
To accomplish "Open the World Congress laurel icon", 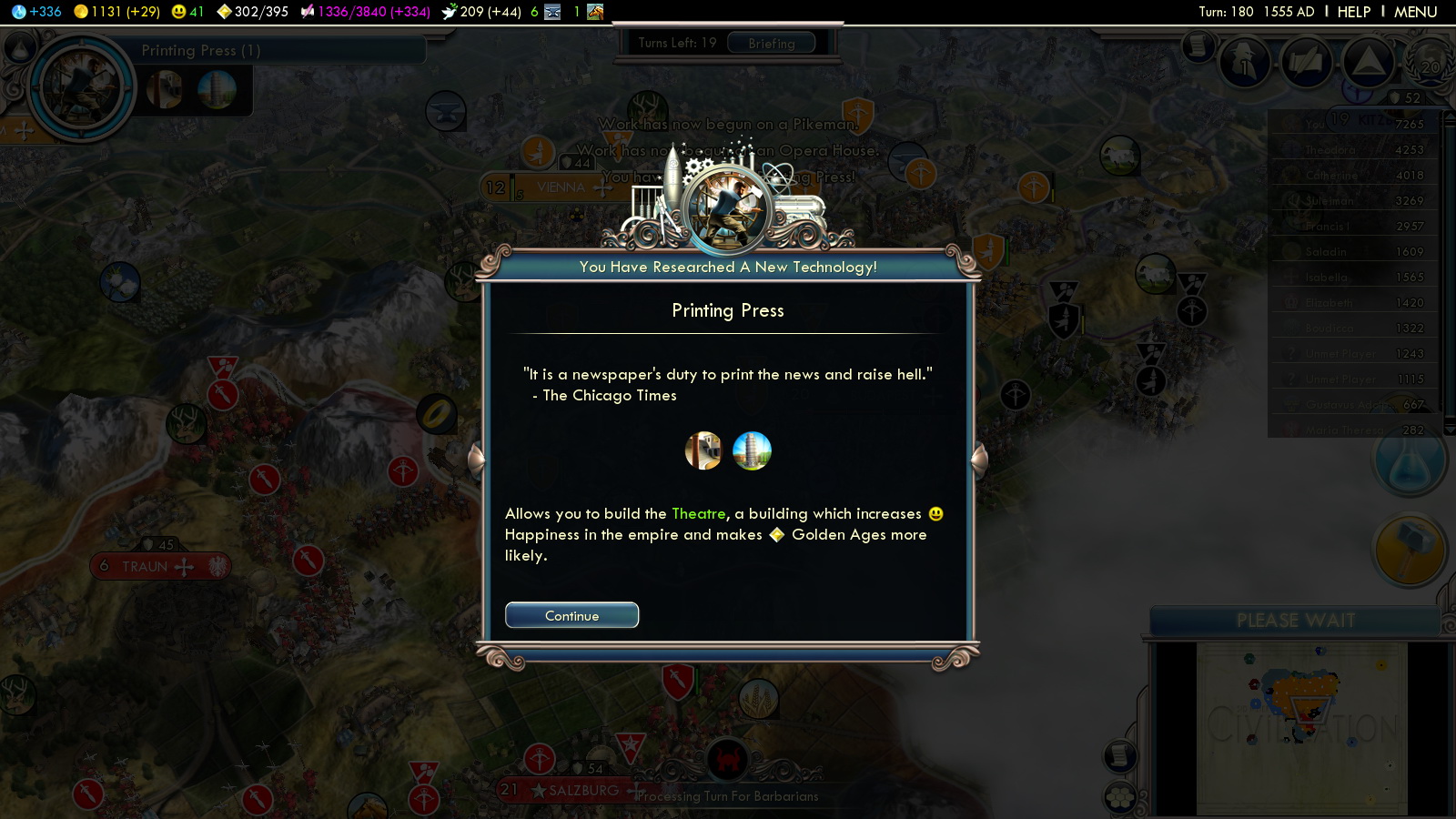I will [x=1431, y=64].
